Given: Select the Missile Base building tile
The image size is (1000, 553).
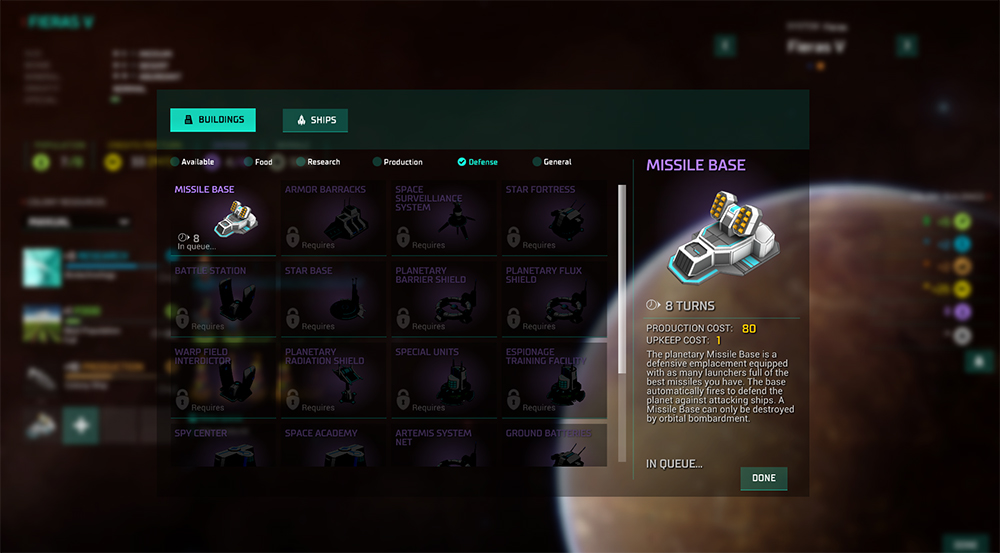Looking at the screenshot, I should 224,217.
